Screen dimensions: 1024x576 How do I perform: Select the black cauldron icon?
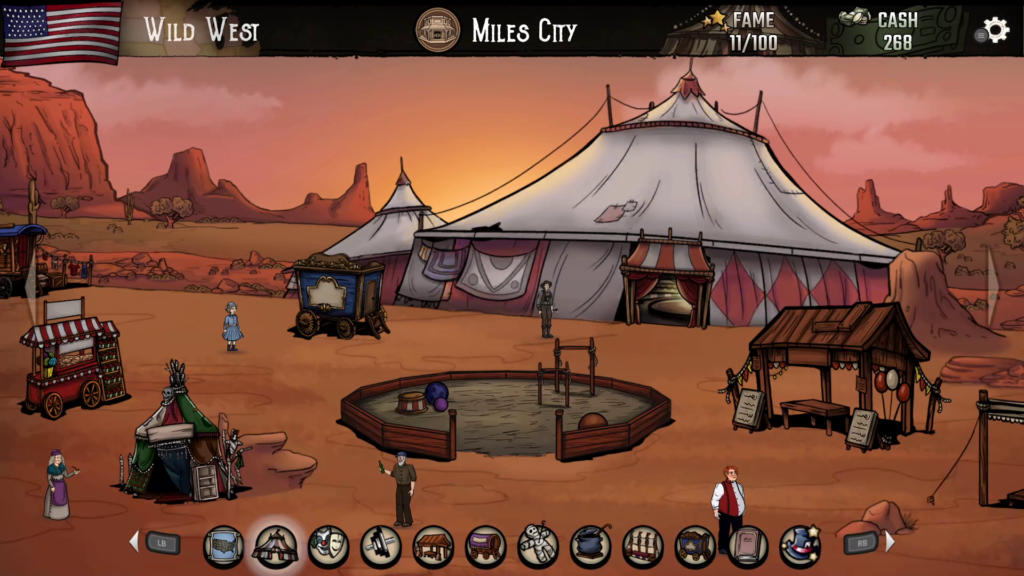pyautogui.click(x=591, y=546)
